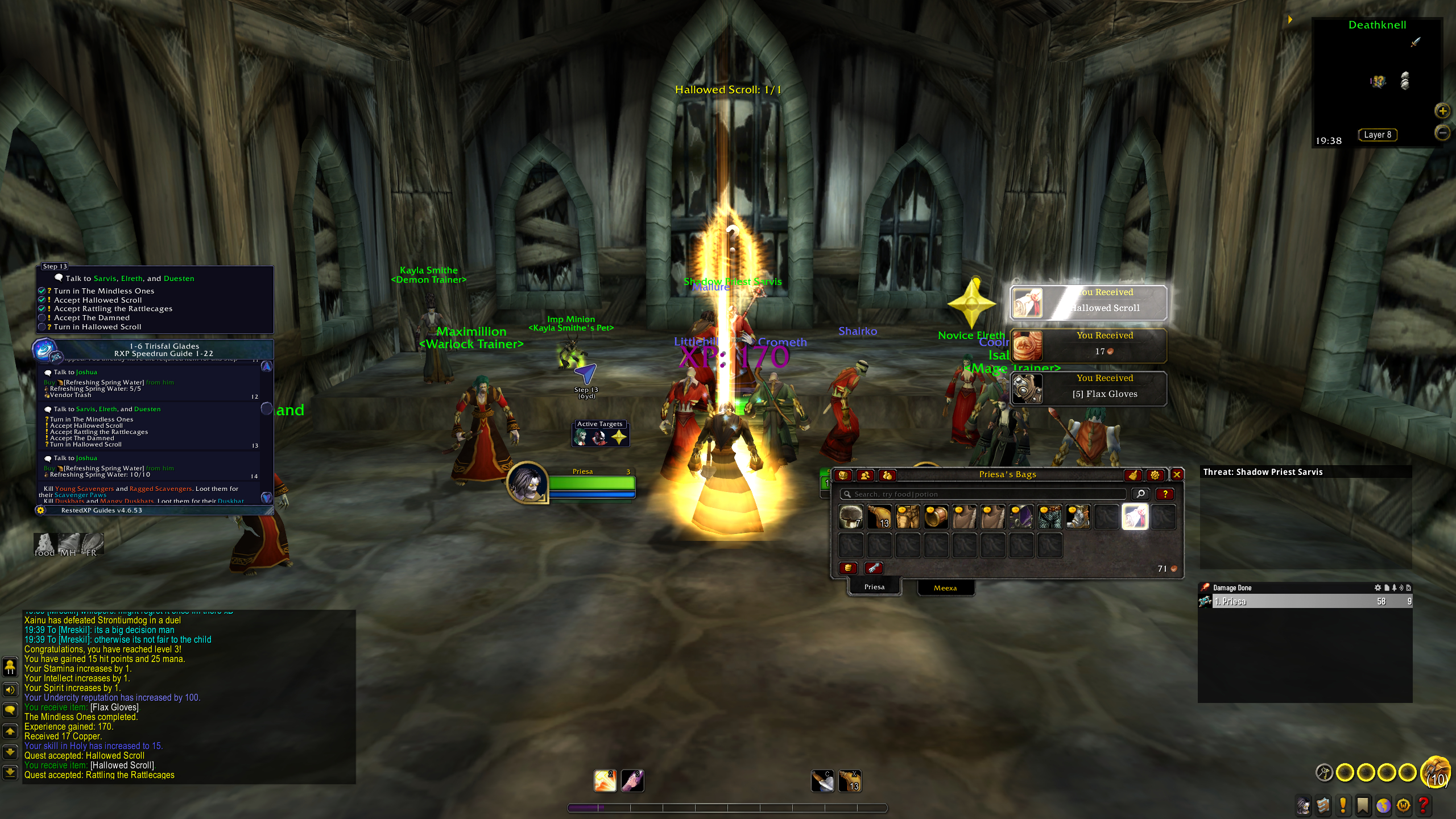
Task: Cast the Smite spell on action bar
Action: point(605,781)
